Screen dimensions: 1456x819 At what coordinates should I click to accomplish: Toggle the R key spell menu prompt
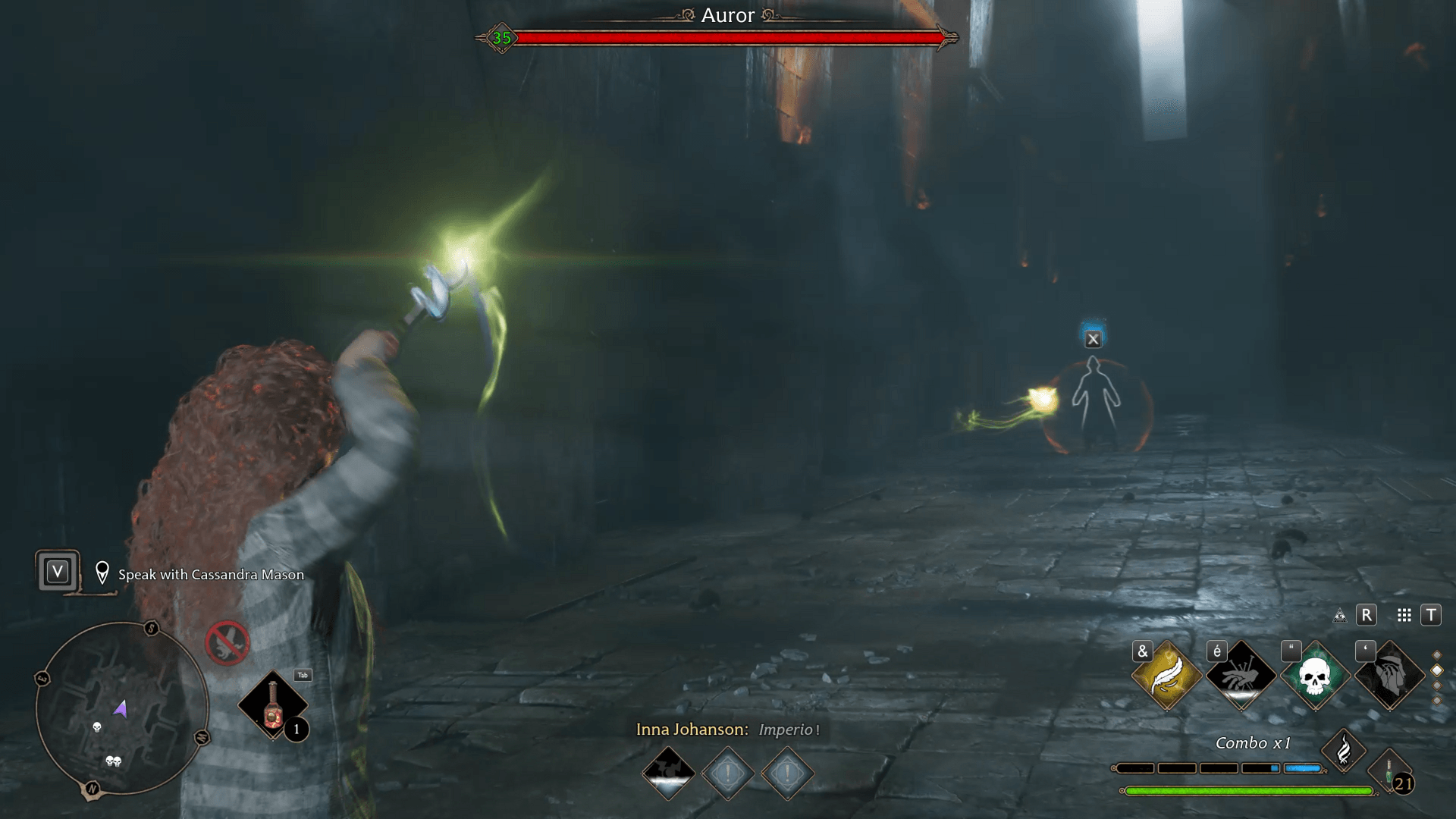(x=1367, y=616)
